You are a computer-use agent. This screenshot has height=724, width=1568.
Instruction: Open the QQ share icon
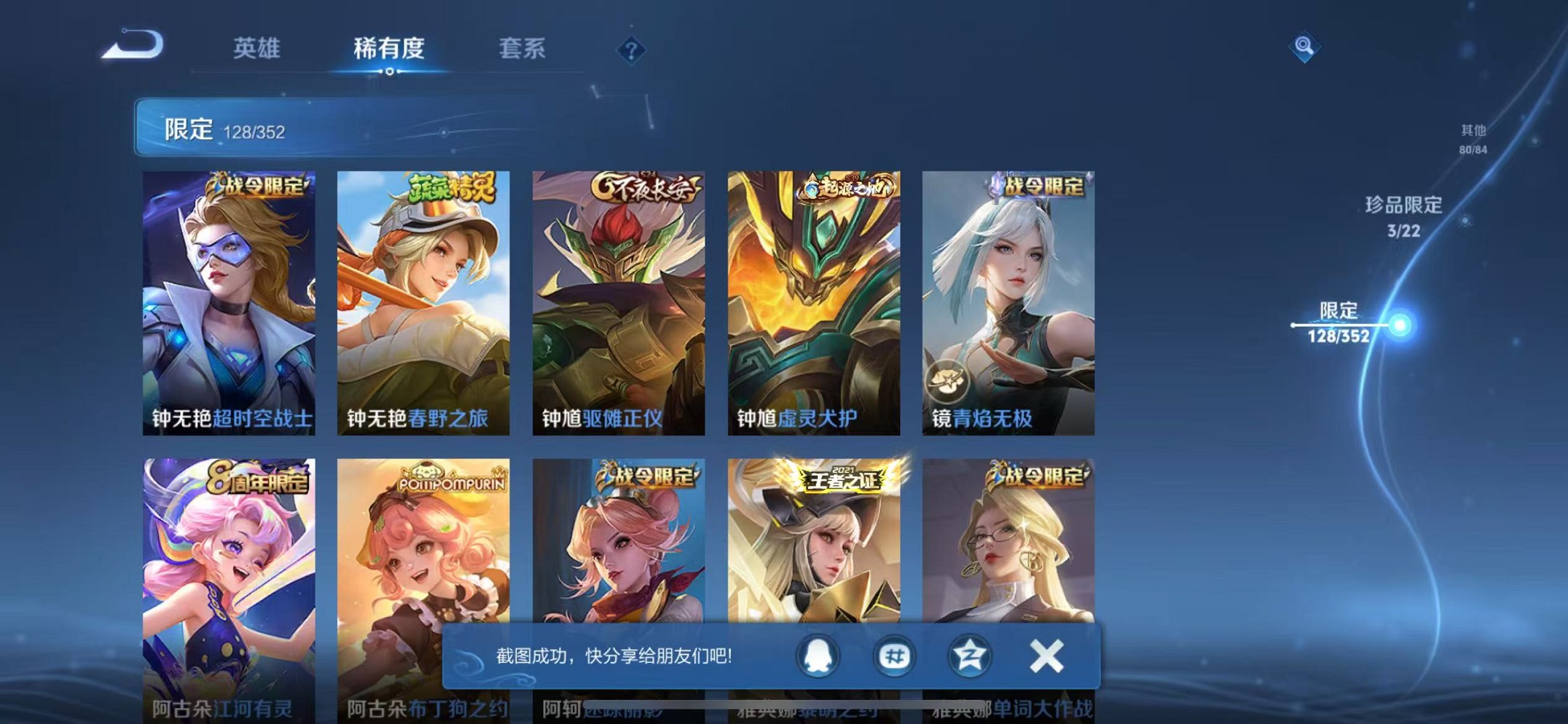pos(819,656)
